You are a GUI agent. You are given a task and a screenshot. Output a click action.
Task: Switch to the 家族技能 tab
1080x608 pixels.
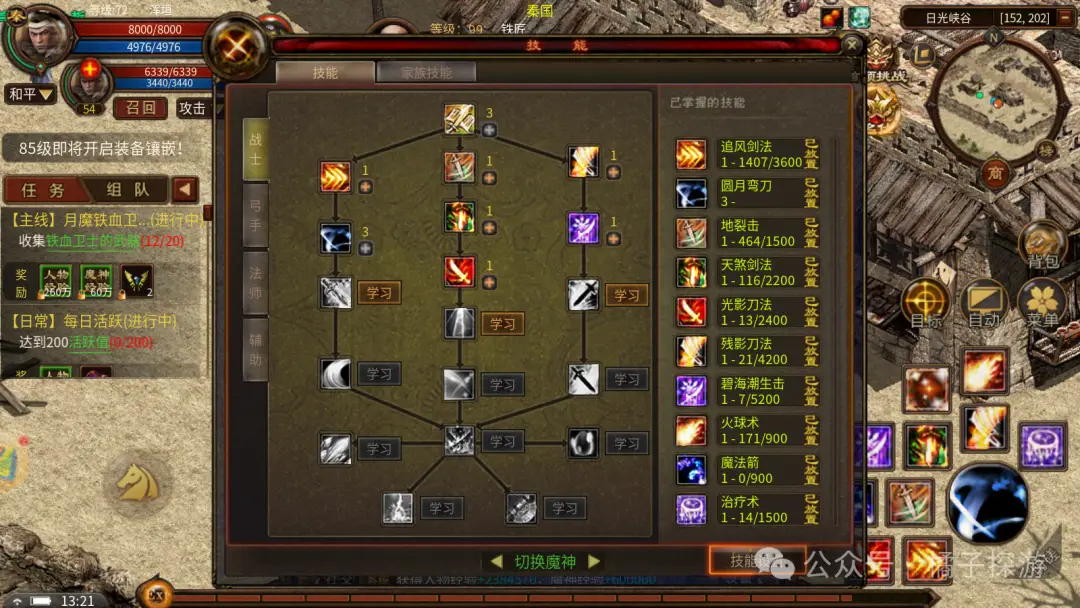pos(426,72)
